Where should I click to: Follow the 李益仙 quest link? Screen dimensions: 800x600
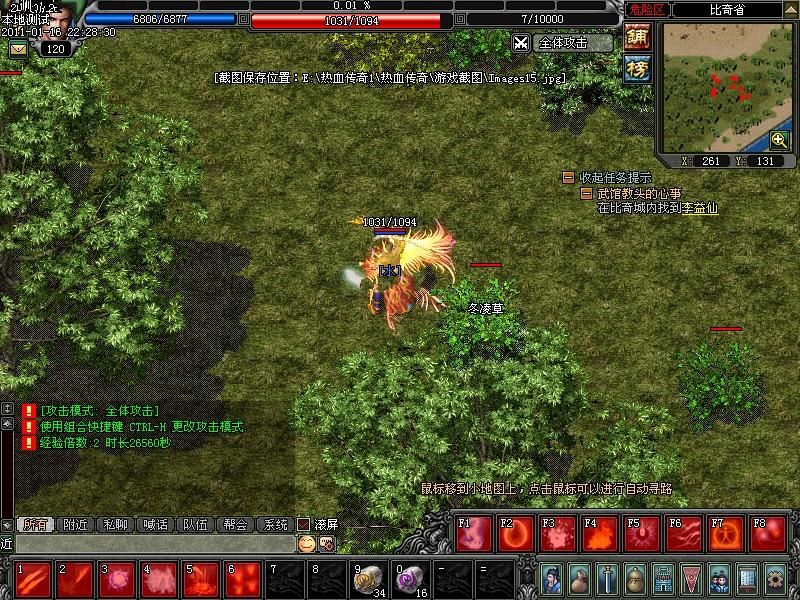click(700, 208)
